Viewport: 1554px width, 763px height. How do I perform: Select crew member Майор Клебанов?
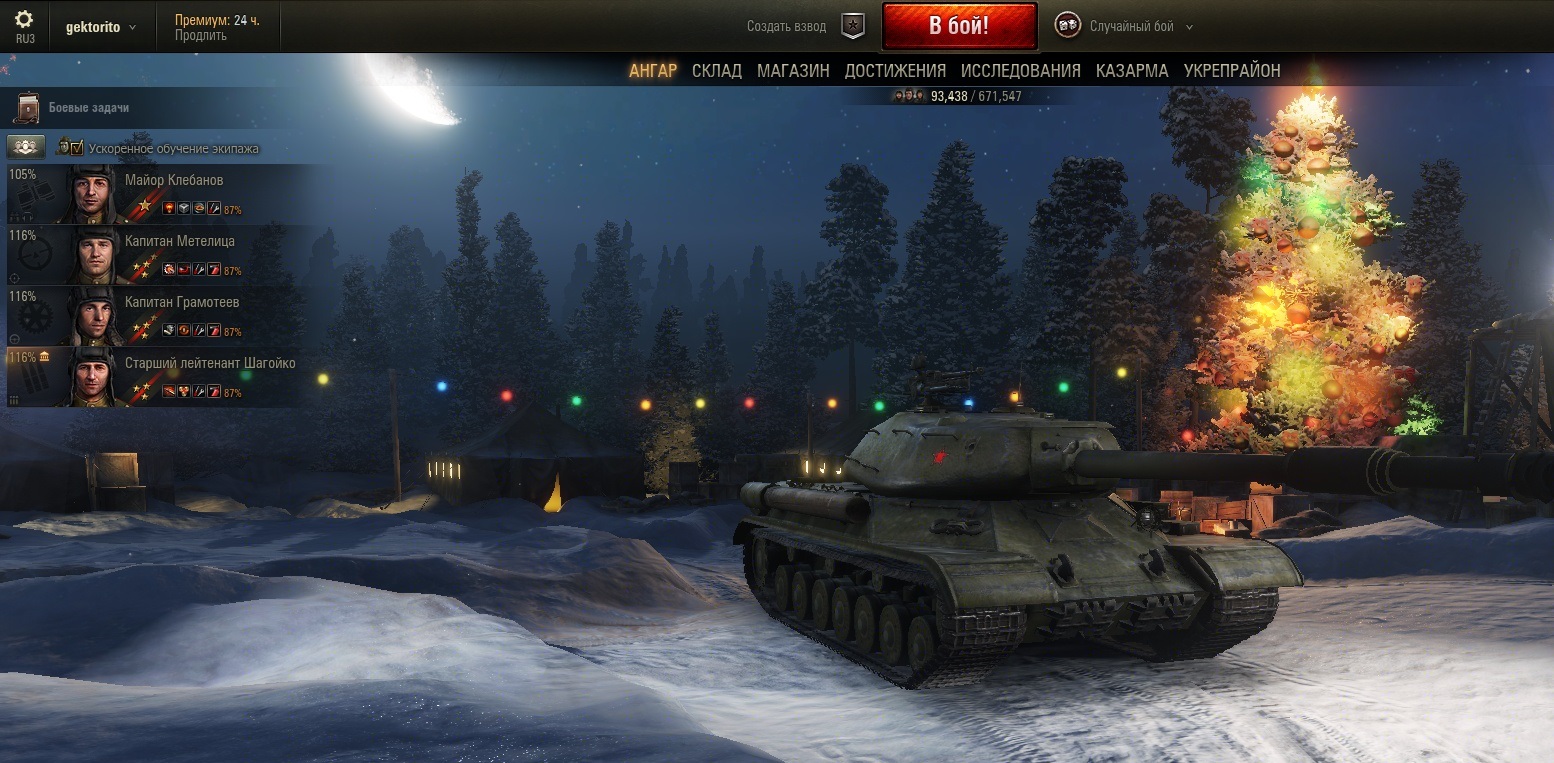(x=174, y=181)
